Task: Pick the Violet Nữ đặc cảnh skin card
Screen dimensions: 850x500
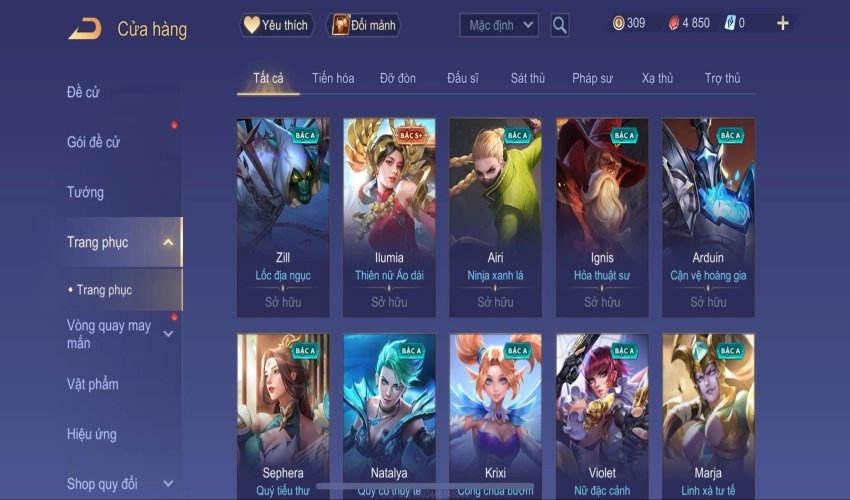Action: [602, 415]
